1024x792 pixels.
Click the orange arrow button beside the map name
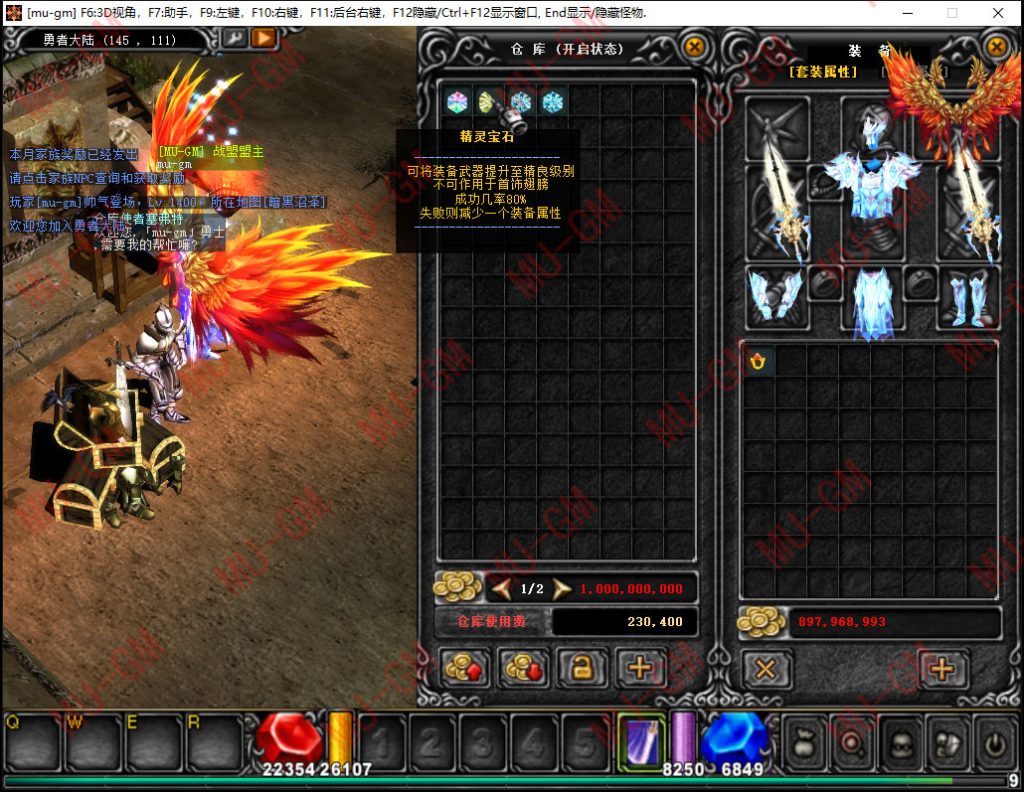pyautogui.click(x=264, y=38)
